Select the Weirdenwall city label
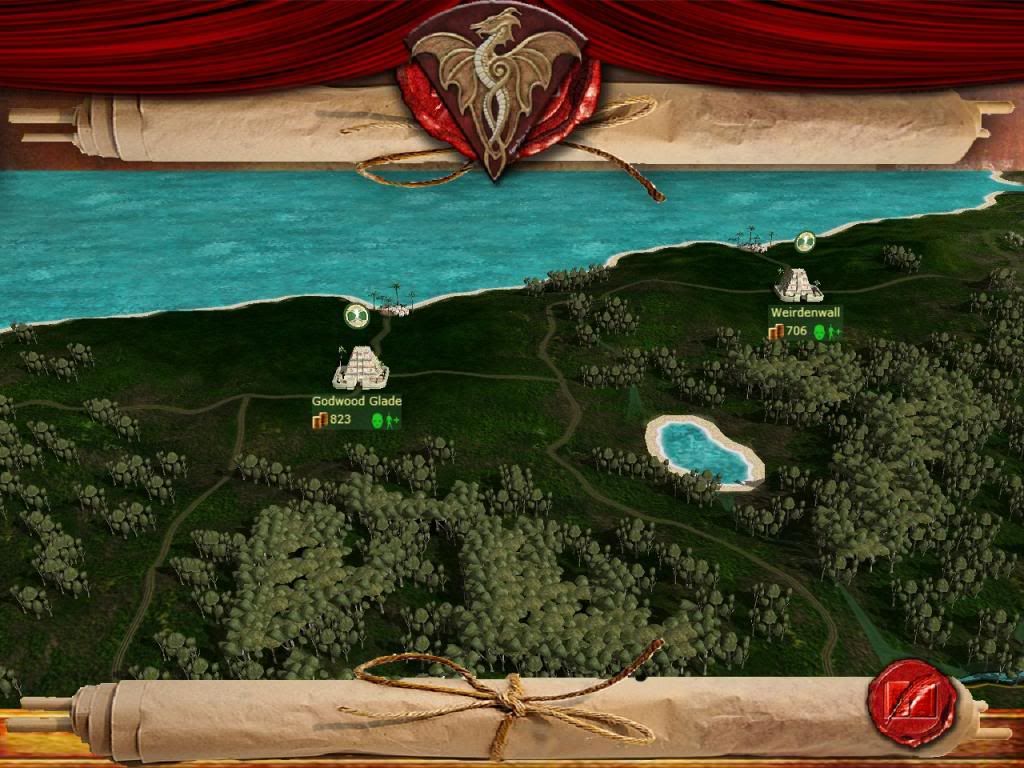Screen dimensions: 1024x768 pos(806,313)
